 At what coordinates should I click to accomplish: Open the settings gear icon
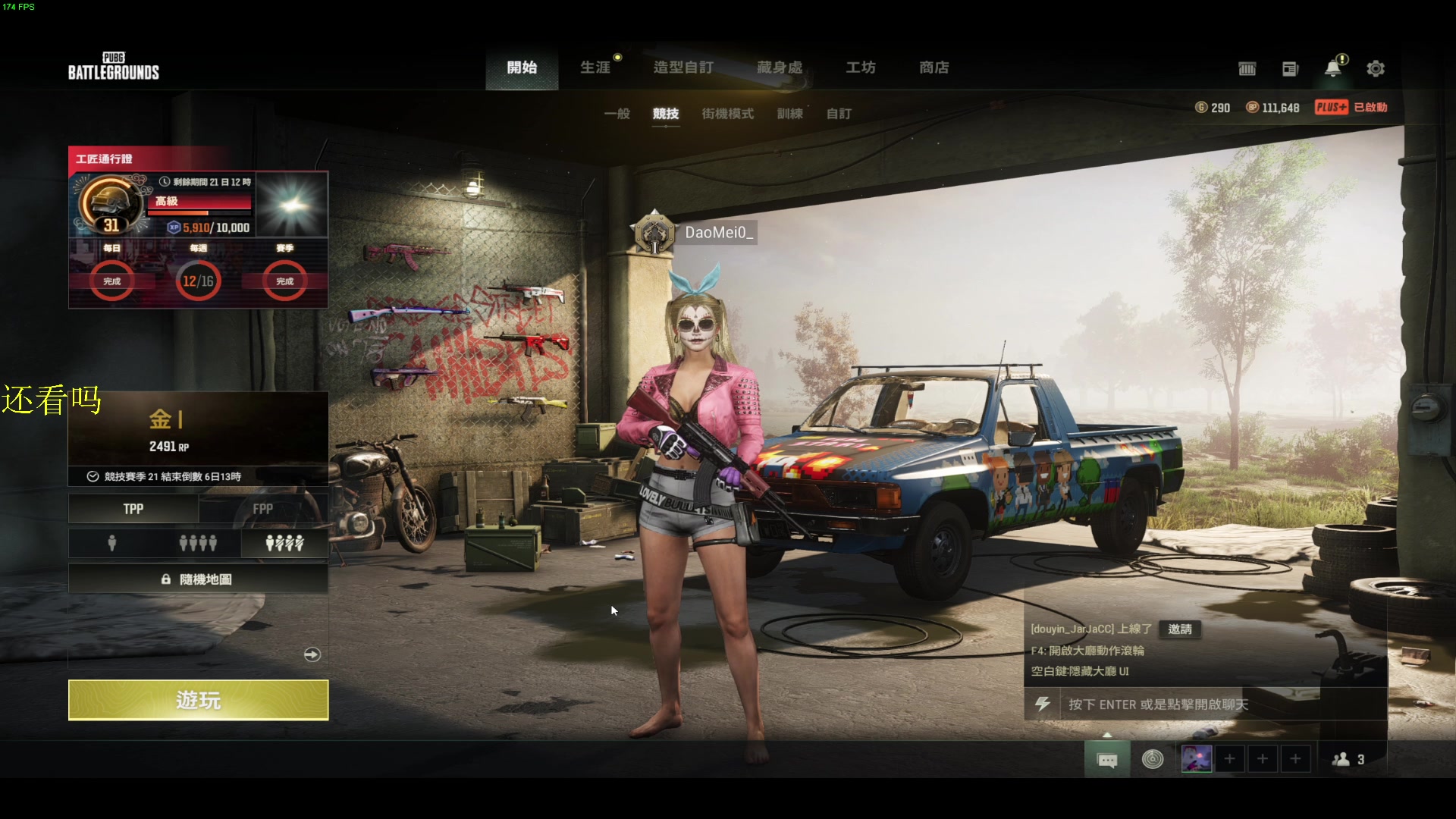coord(1376,69)
